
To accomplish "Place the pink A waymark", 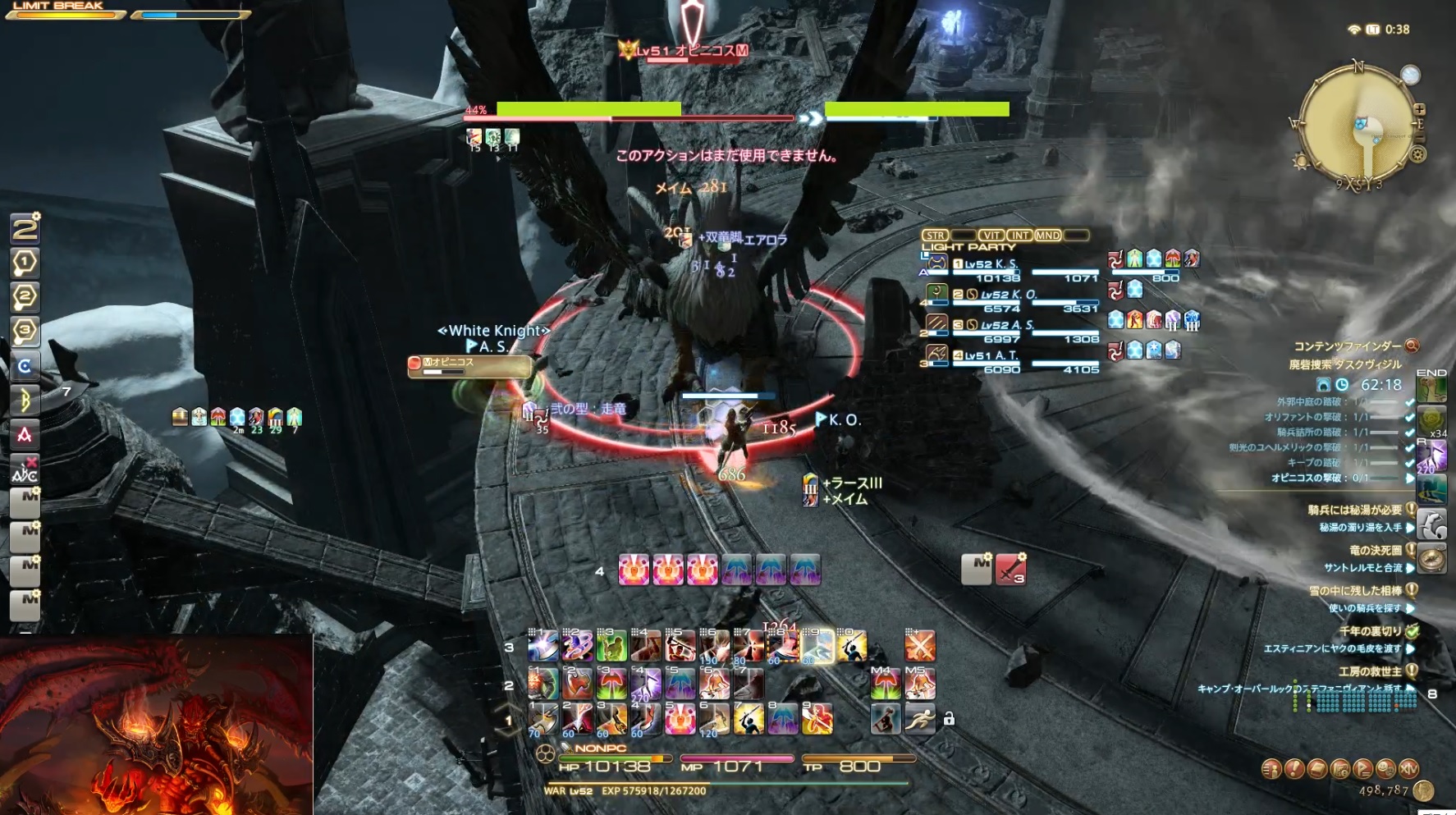I will pos(25,434).
